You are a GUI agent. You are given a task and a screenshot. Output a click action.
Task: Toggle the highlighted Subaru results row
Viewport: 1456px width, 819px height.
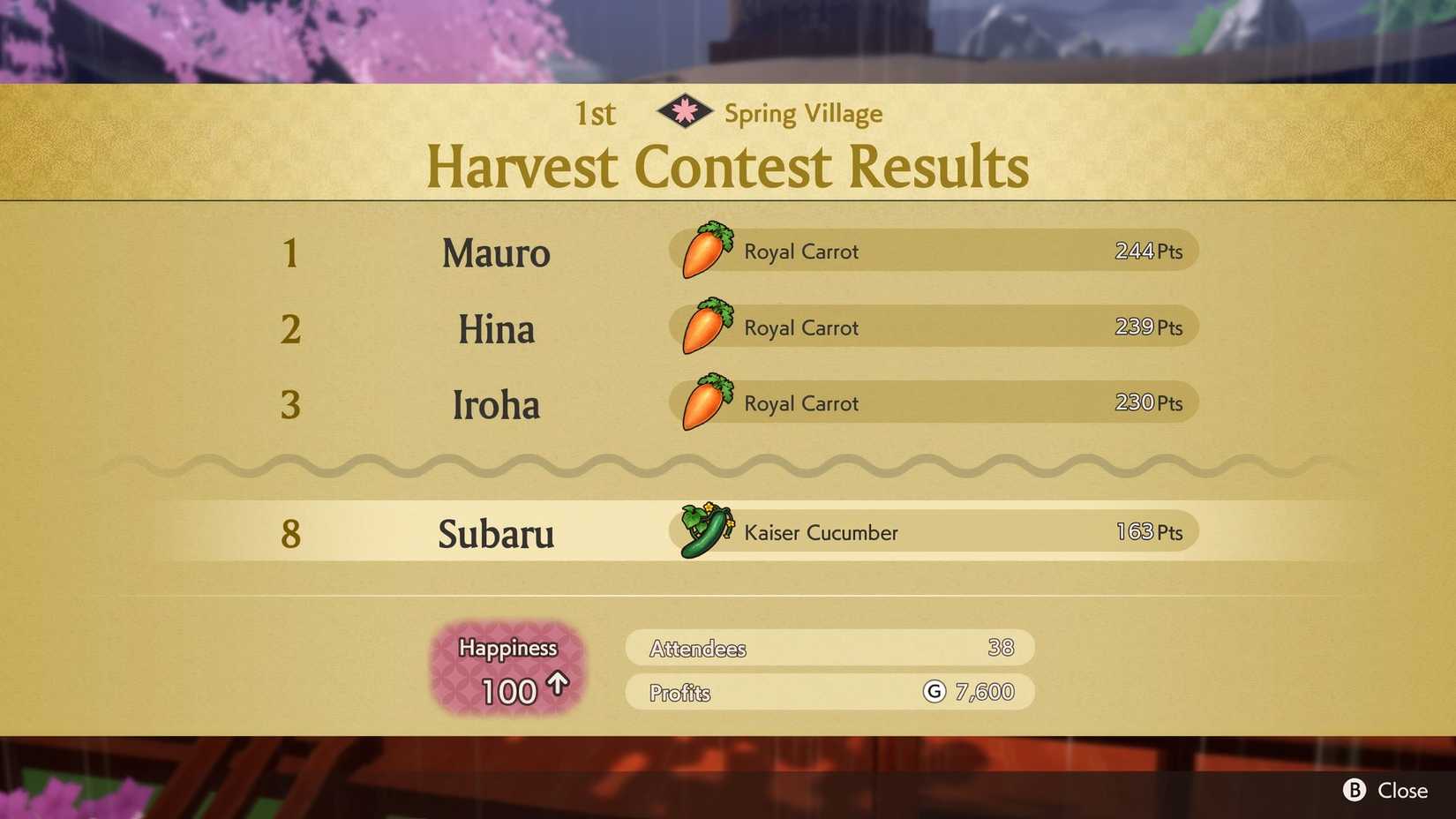coord(728,533)
